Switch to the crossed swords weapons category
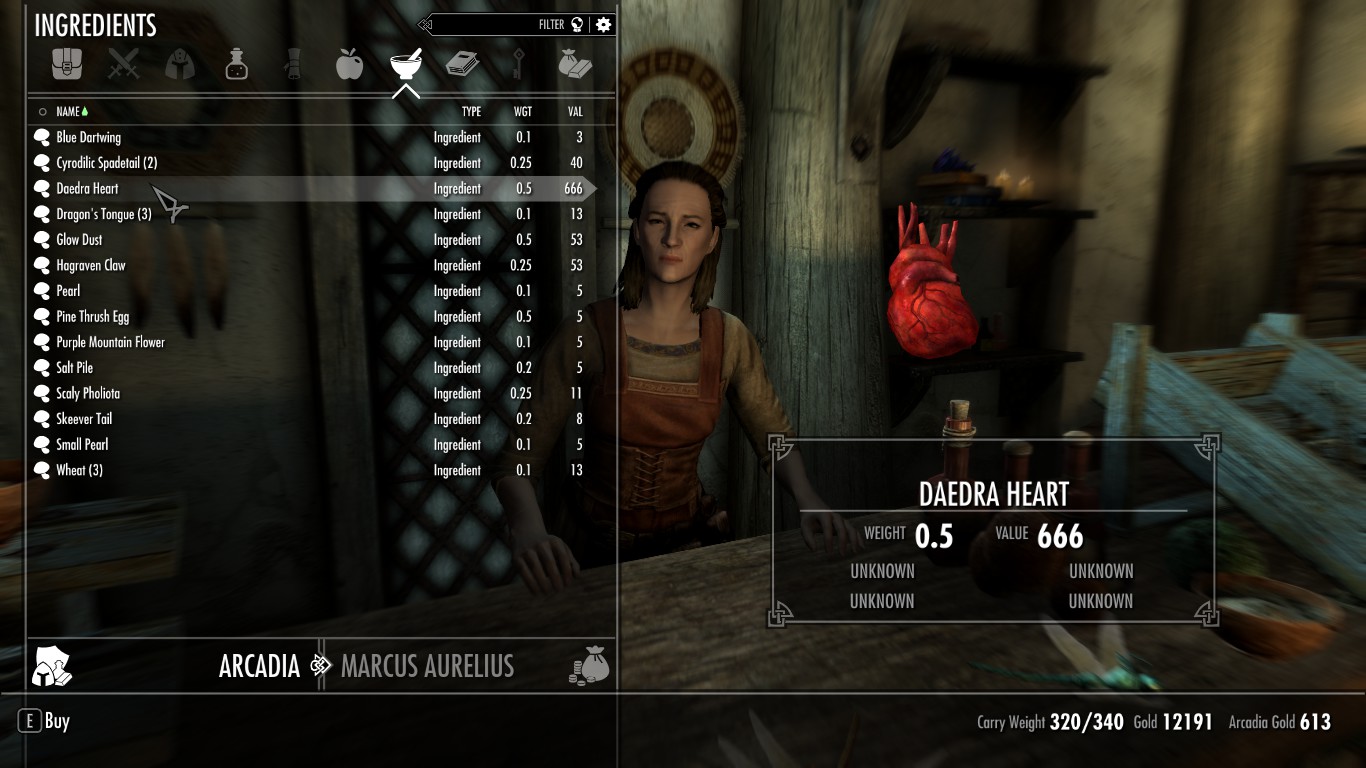1366x768 pixels. 124,65
